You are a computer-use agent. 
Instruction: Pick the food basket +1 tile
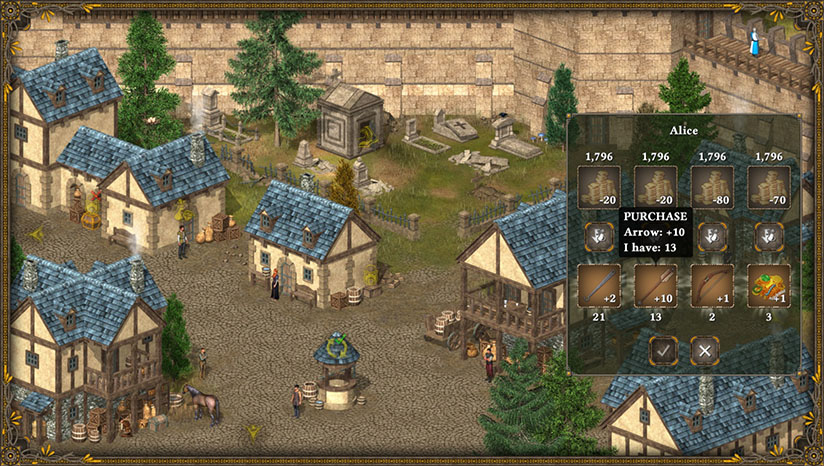[x=769, y=286]
